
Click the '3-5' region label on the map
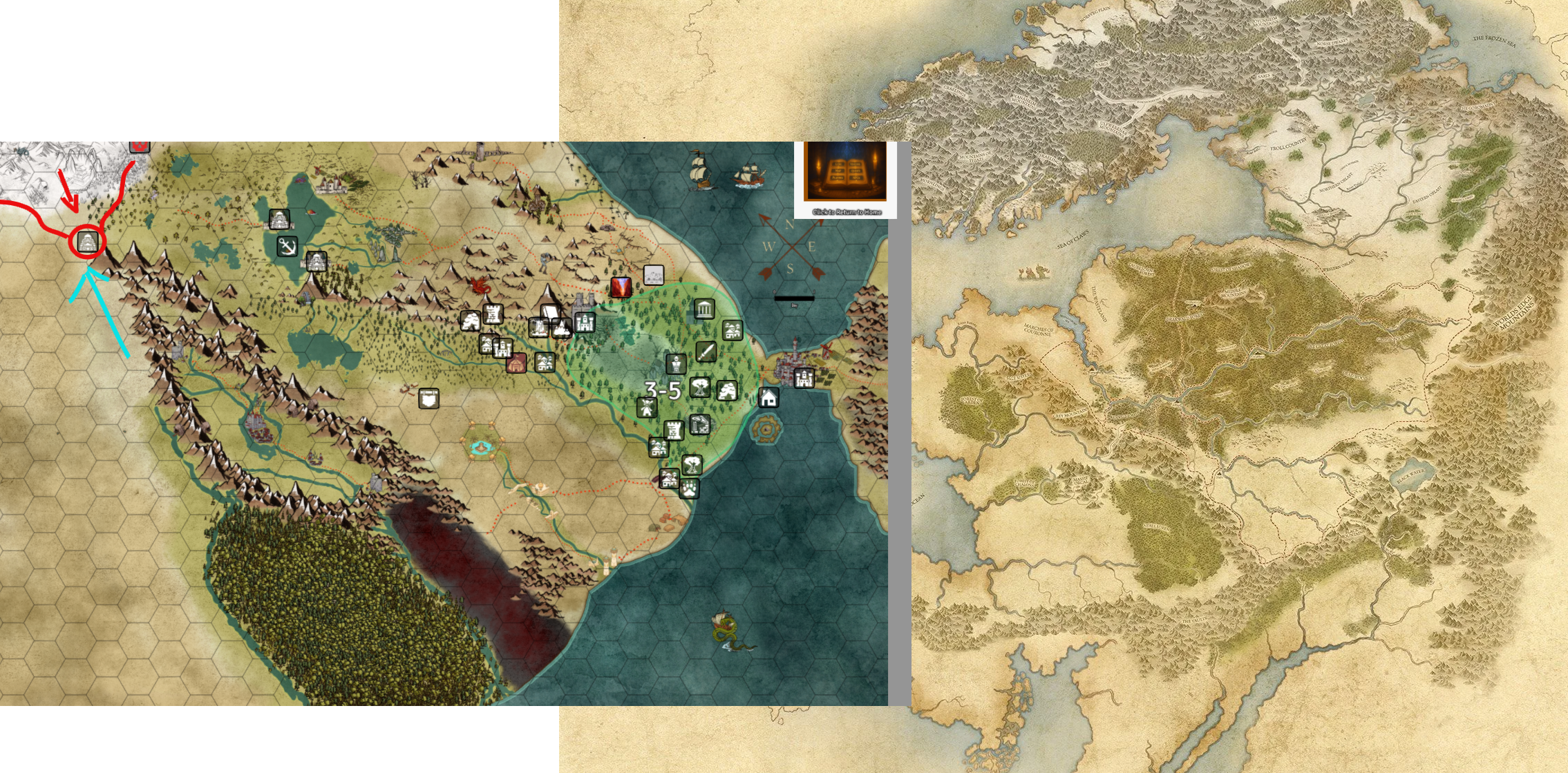coord(663,390)
